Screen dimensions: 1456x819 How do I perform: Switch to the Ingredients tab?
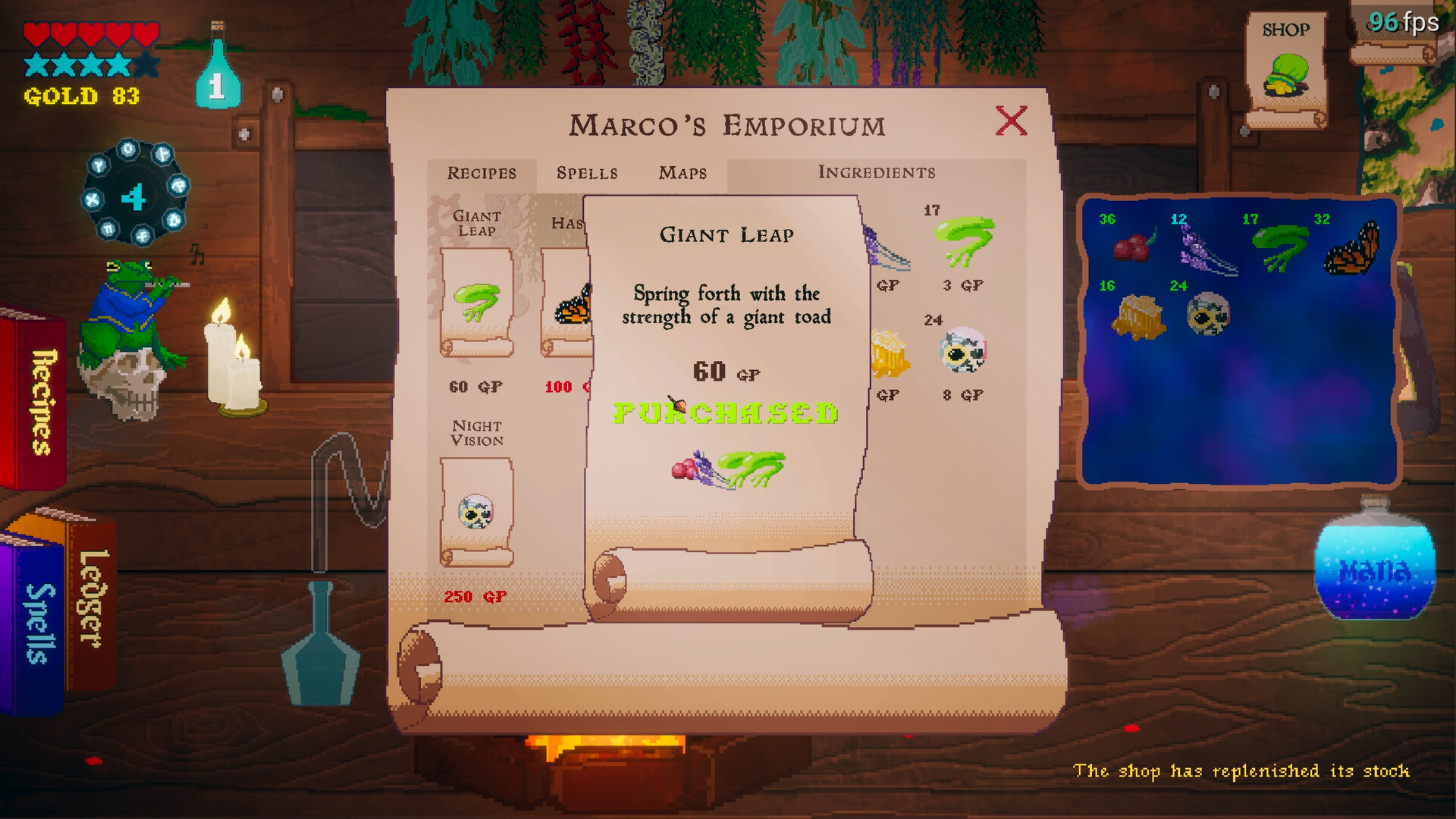877,173
